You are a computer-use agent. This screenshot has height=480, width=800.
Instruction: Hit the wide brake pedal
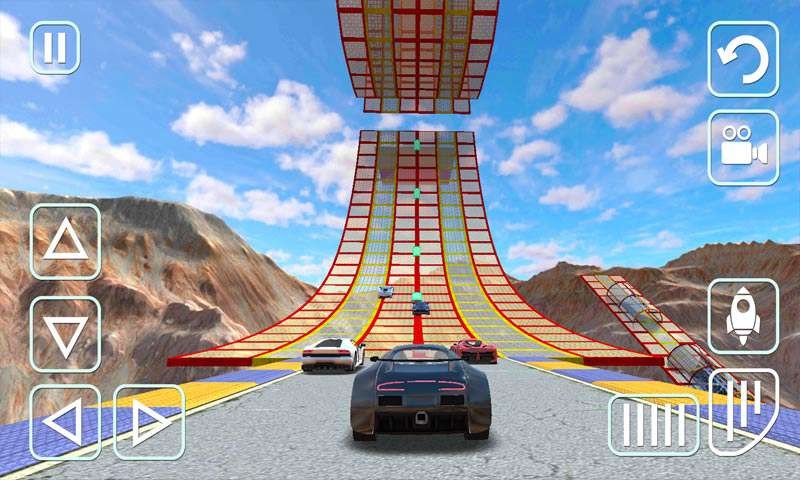pos(654,424)
